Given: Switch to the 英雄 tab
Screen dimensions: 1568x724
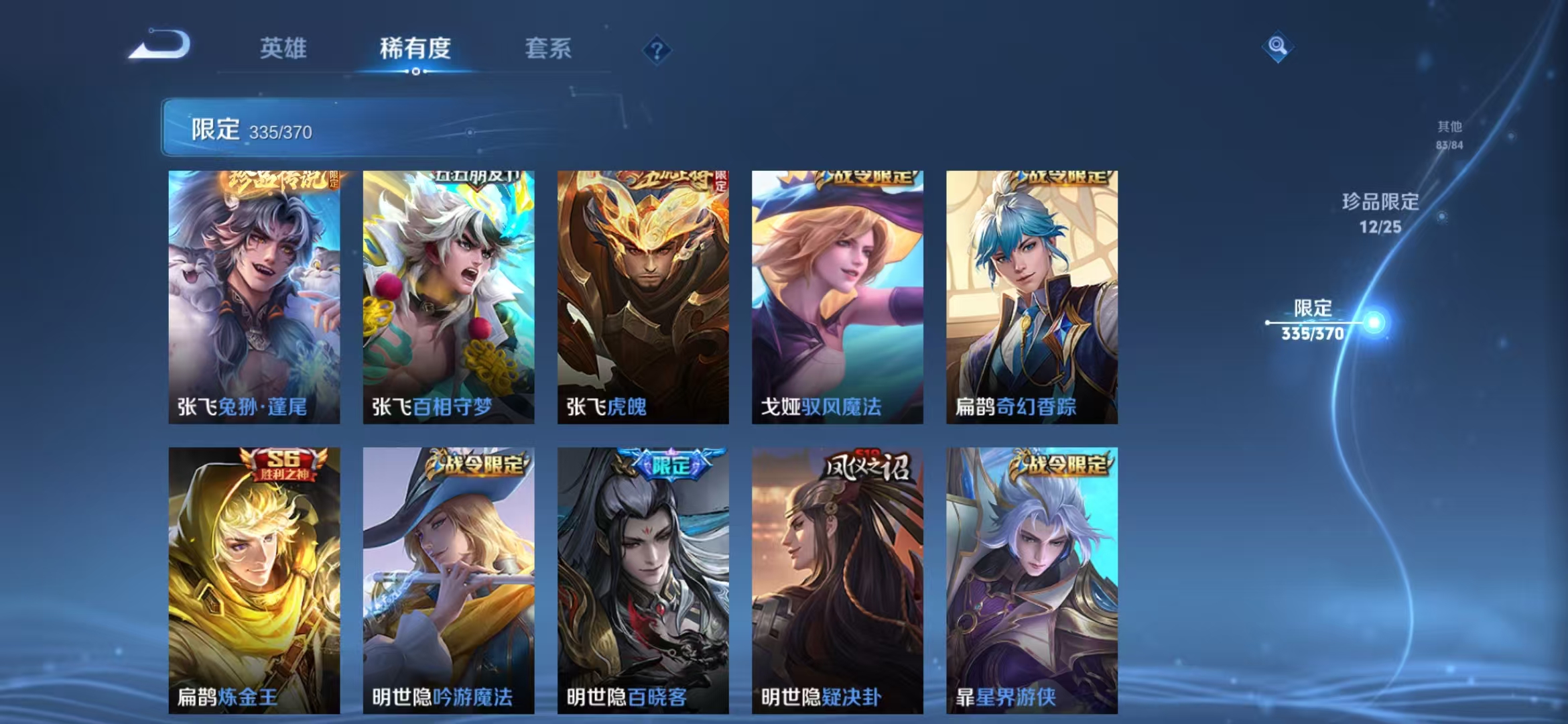Looking at the screenshot, I should point(282,49).
